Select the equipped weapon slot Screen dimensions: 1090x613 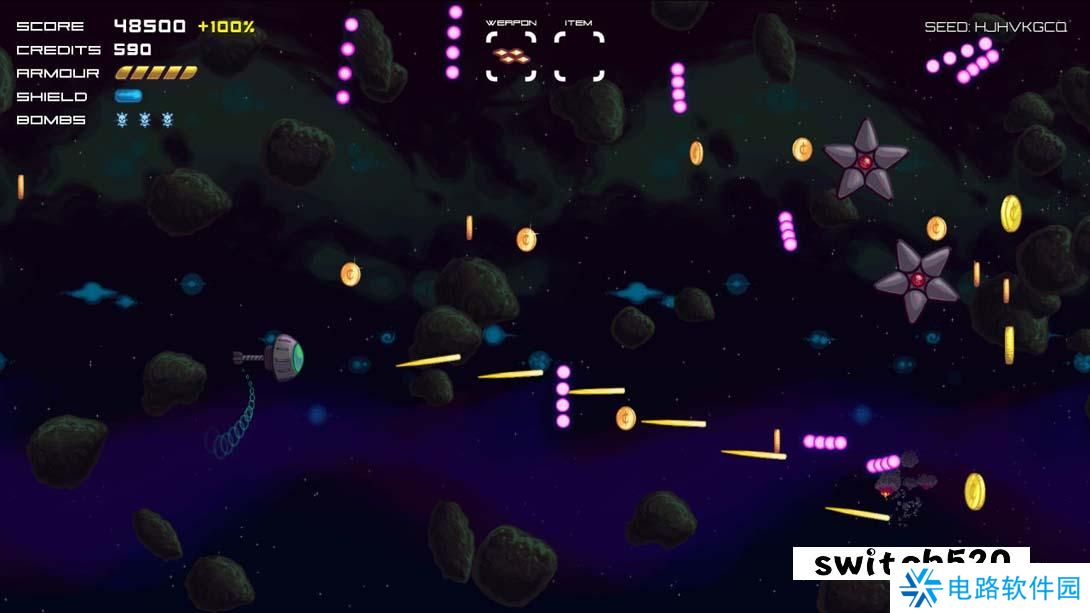511,56
